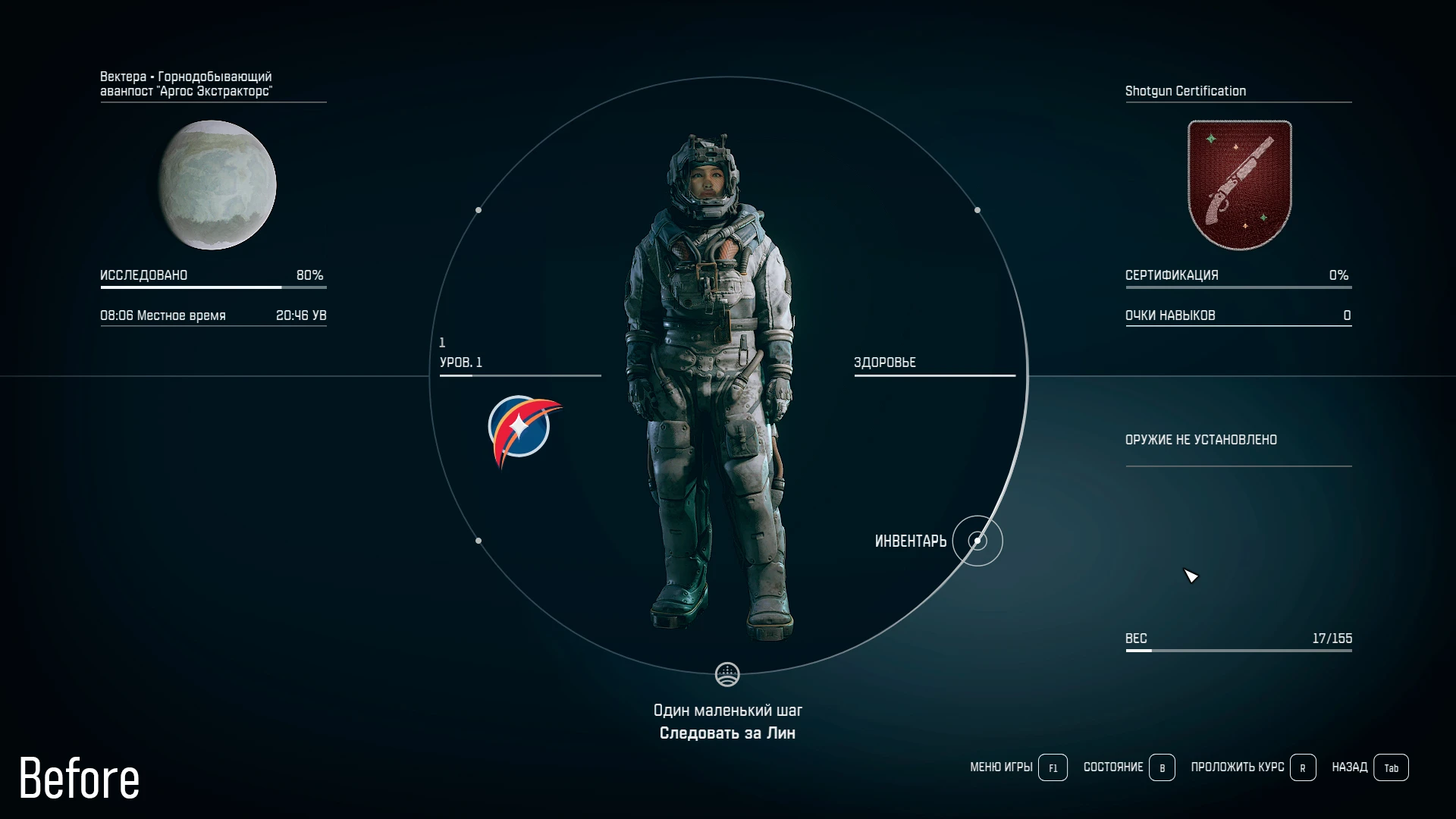This screenshot has width=1456, height=819.
Task: Open skills via the Shotgun Certification badge
Action: (x=1239, y=185)
